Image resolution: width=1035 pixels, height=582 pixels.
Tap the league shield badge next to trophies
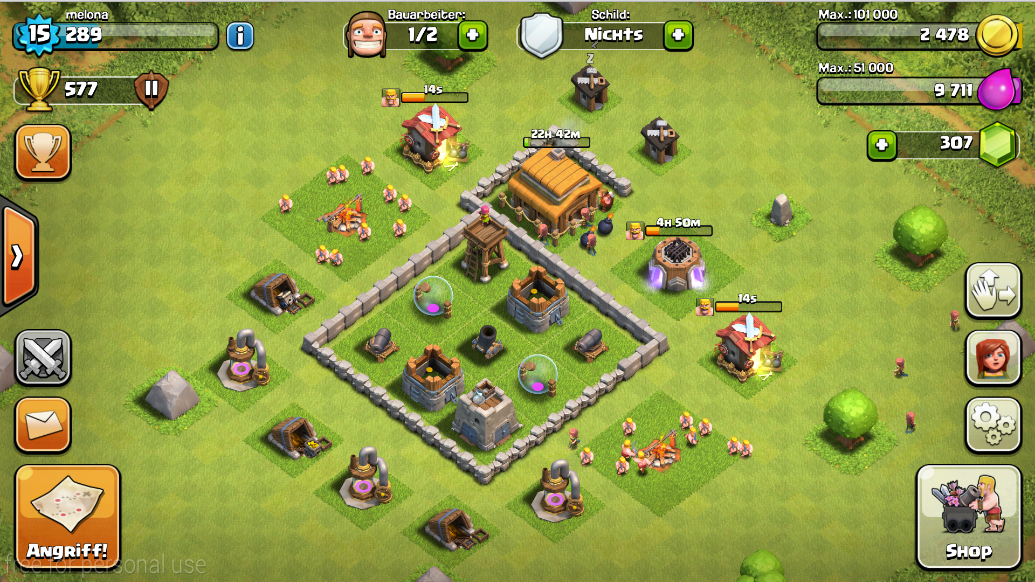pos(151,90)
